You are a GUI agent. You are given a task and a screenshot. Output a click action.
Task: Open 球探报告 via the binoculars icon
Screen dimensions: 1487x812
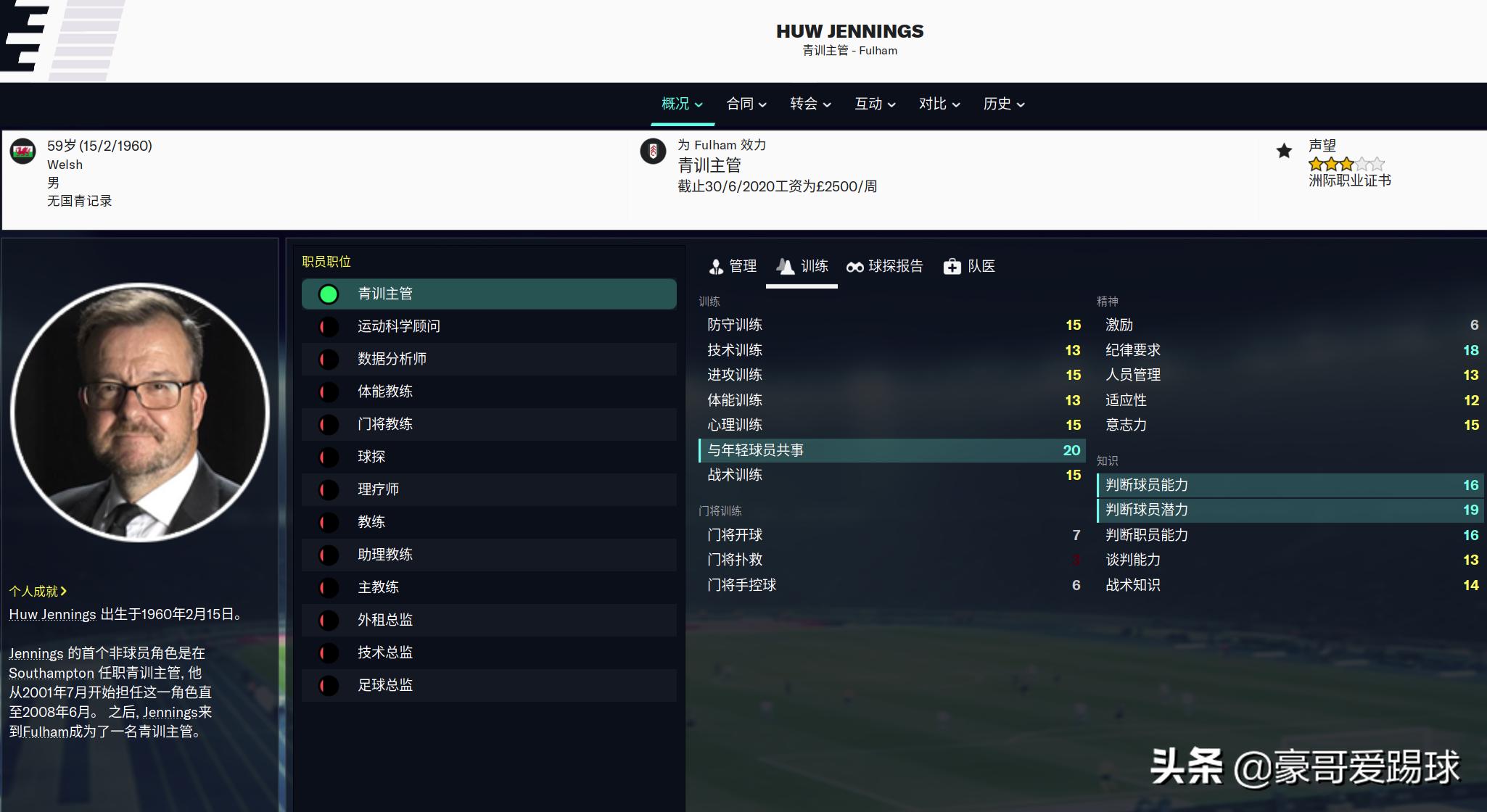[884, 267]
